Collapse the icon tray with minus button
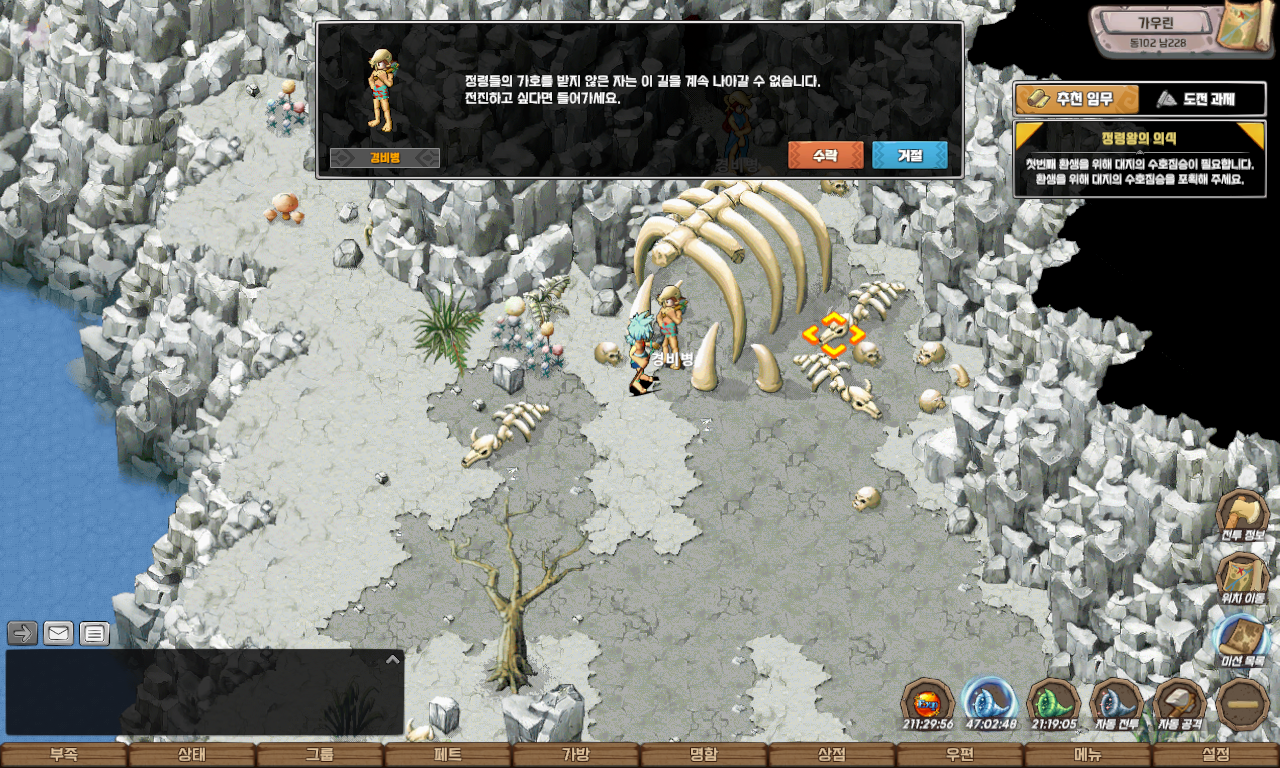Screen dimensions: 1280x768 click(x=1243, y=703)
